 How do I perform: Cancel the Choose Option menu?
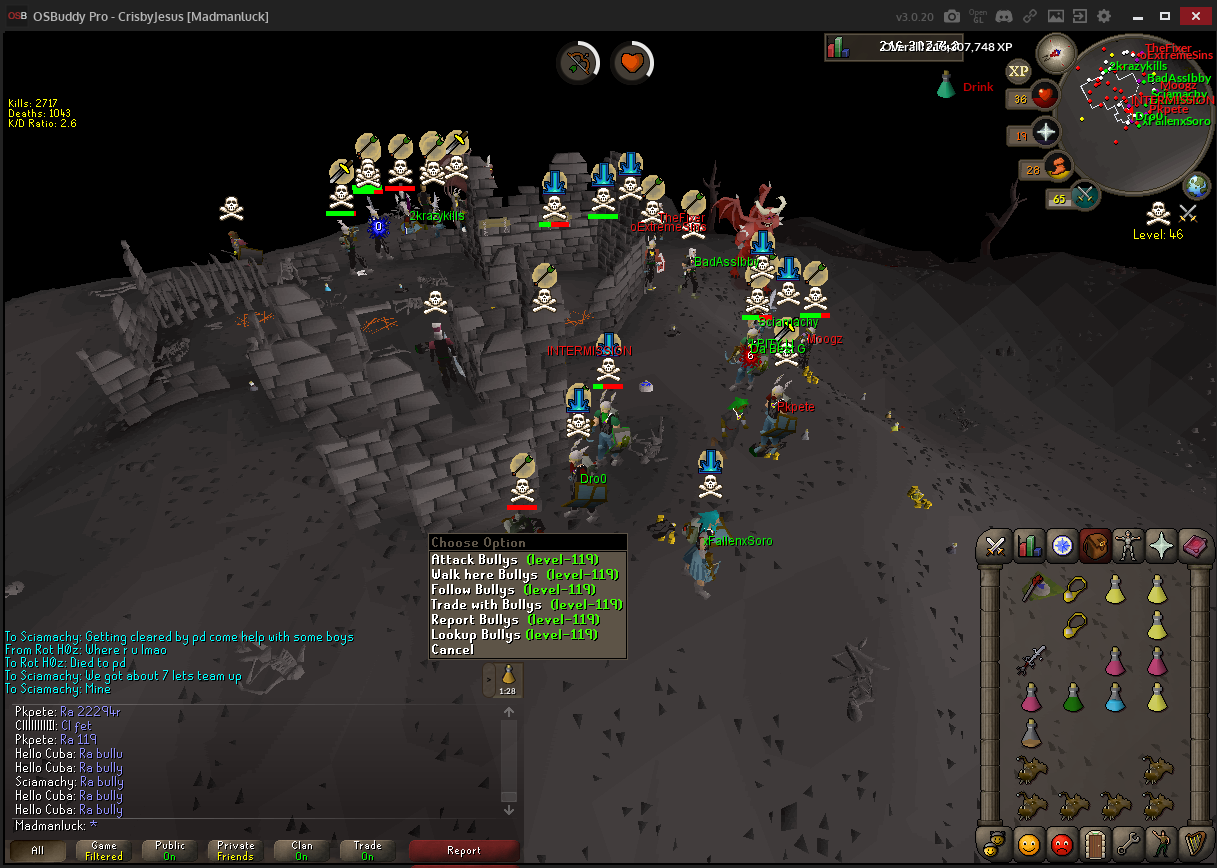pos(452,650)
